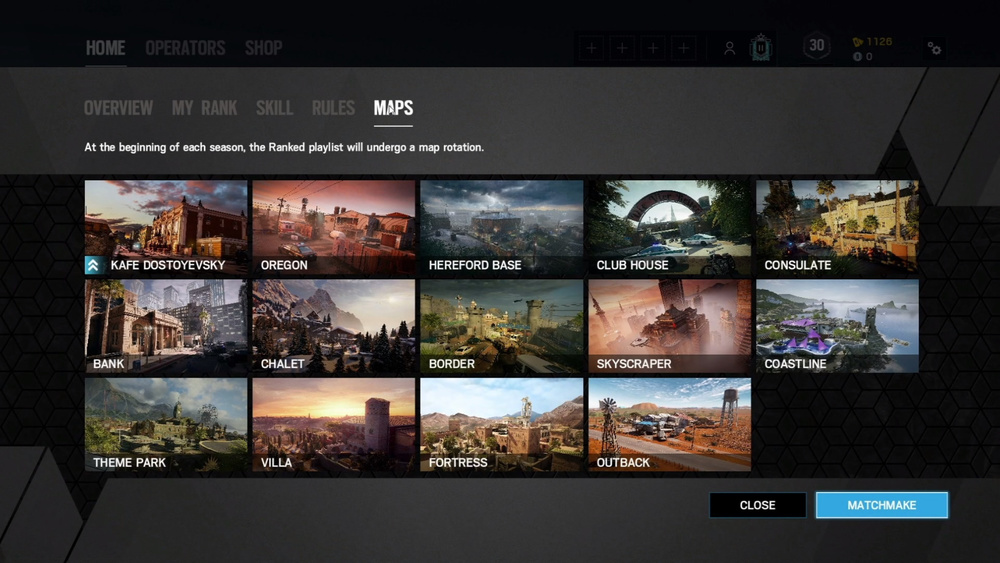This screenshot has width=1000, height=563.
Task: Choose the Outback map tile
Action: 669,424
